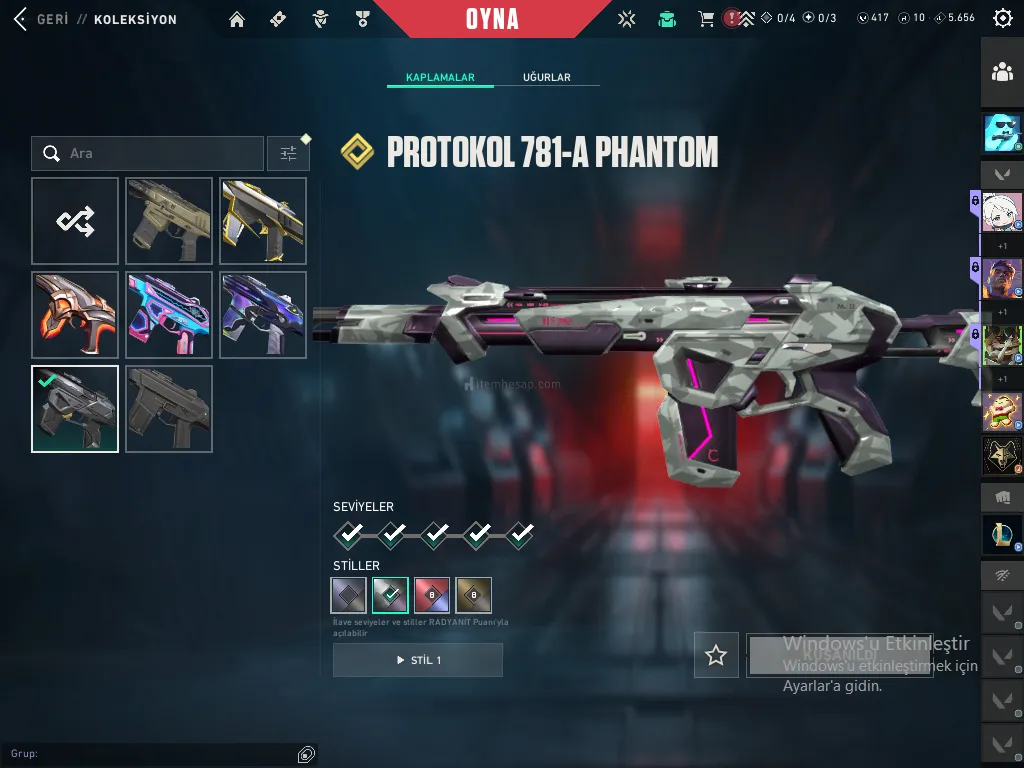Start matchmaking with OYNA button
The width and height of the screenshot is (1024, 768).
[x=492, y=19]
